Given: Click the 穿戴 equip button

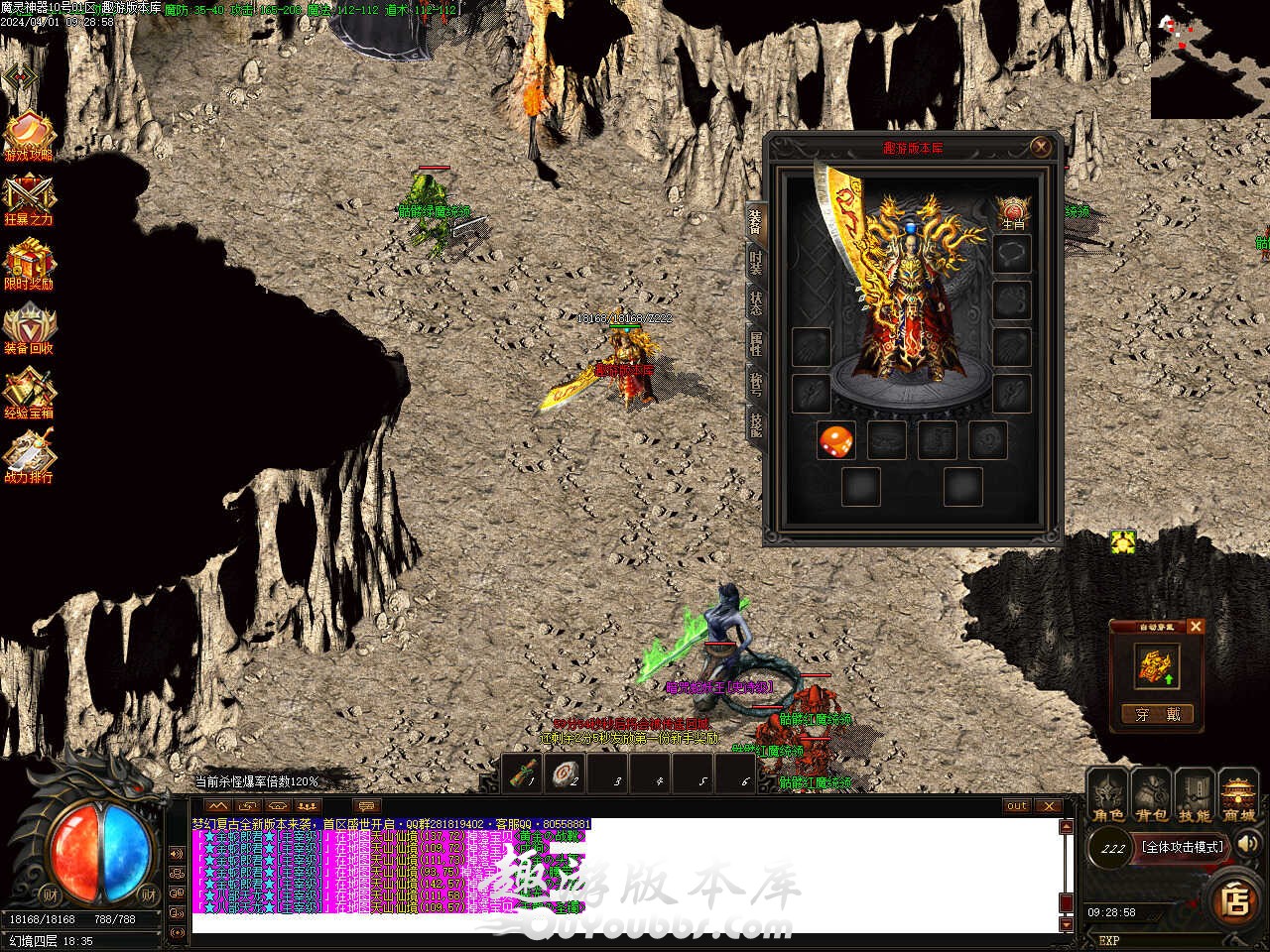Looking at the screenshot, I should pos(1157,714).
